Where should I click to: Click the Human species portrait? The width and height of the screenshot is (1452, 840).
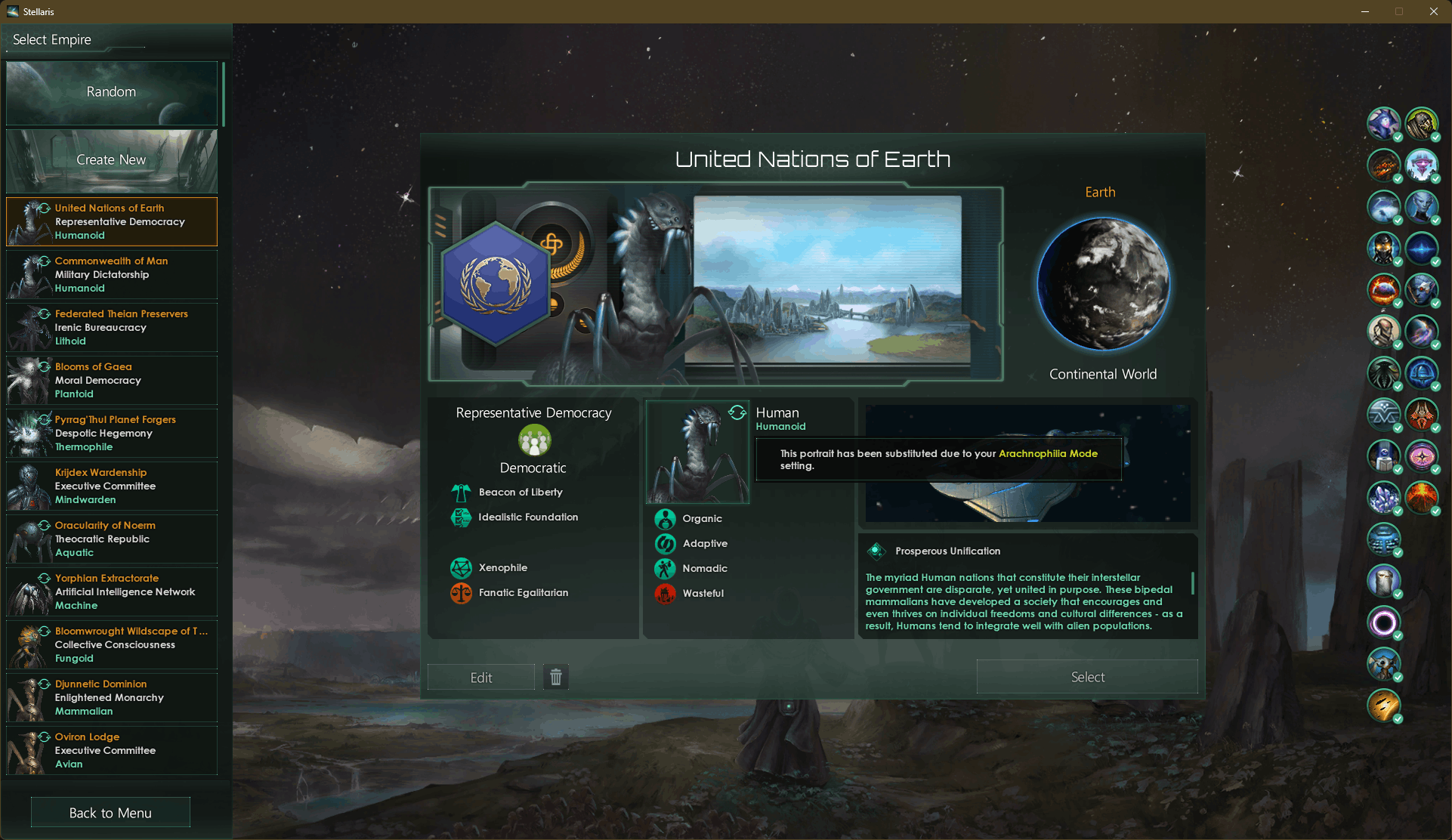click(697, 452)
